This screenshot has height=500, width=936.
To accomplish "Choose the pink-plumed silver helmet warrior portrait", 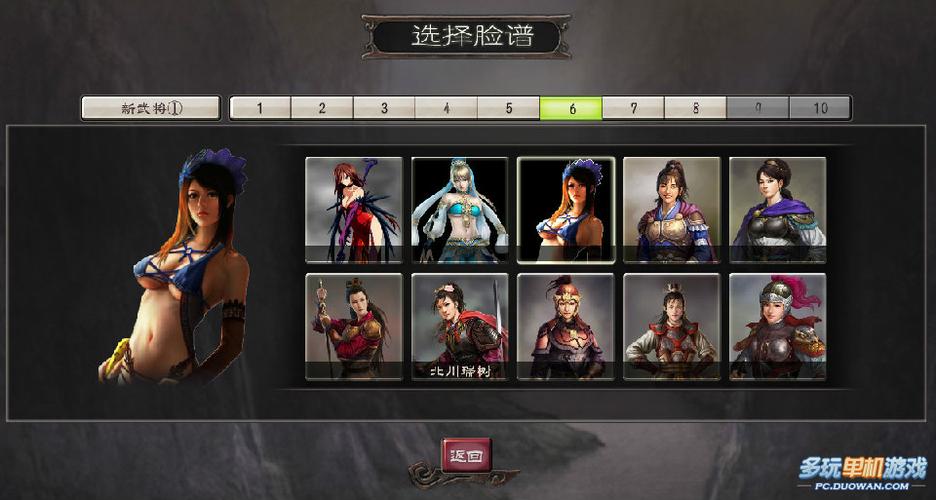I will coord(778,327).
